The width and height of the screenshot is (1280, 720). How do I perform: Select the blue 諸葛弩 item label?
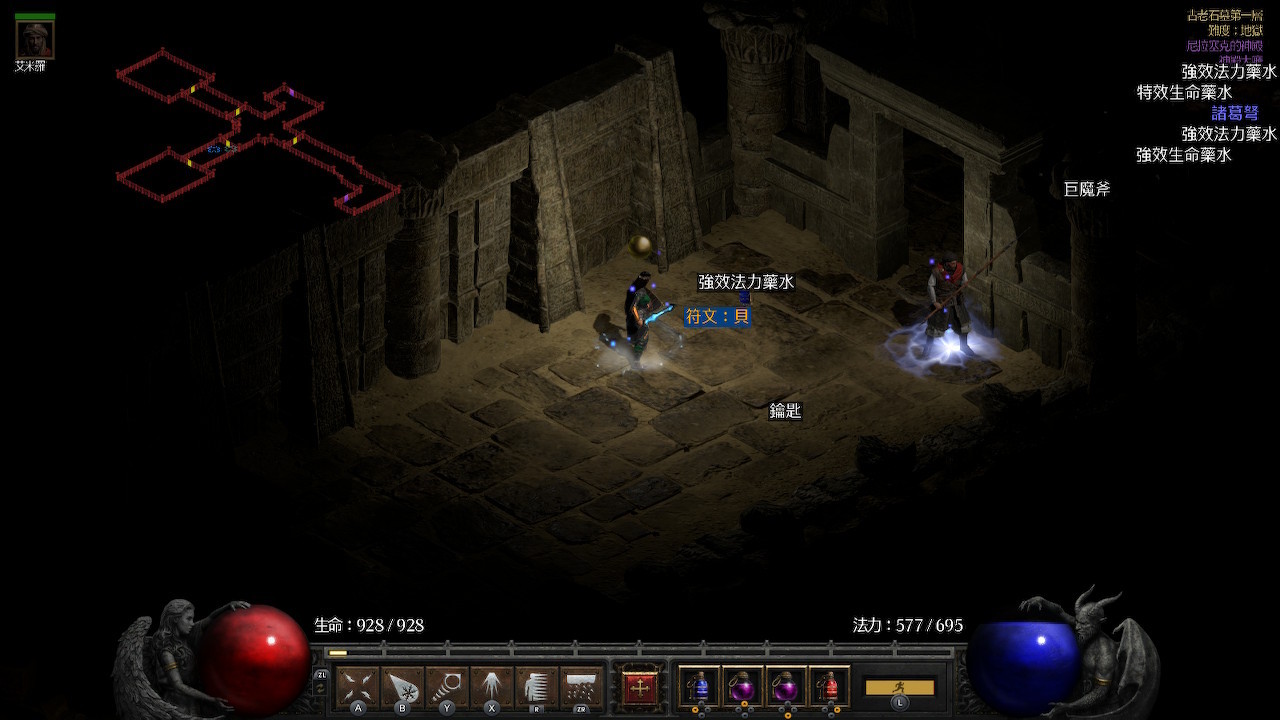click(x=1234, y=113)
